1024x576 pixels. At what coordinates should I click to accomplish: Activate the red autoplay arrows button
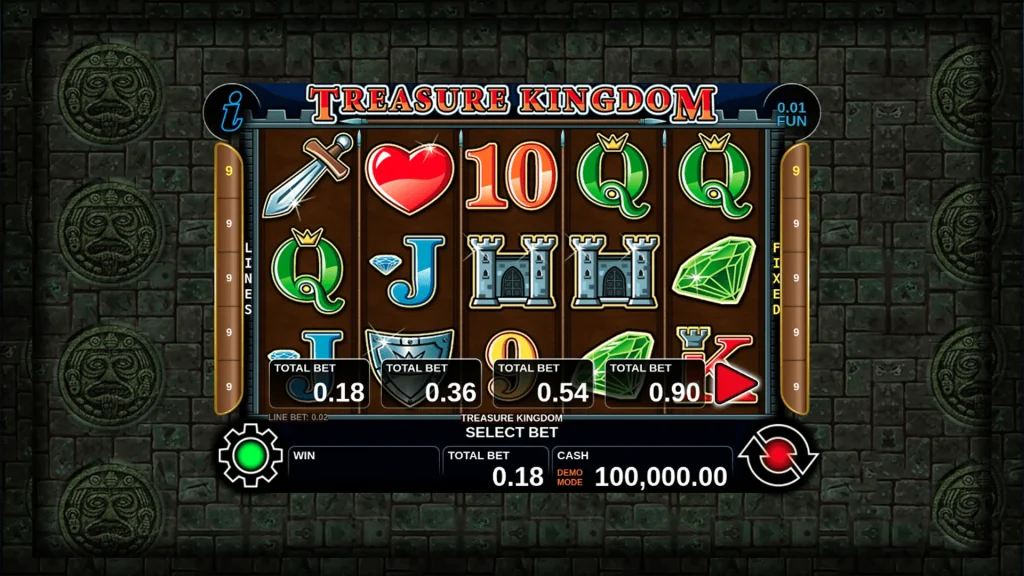[x=777, y=457]
